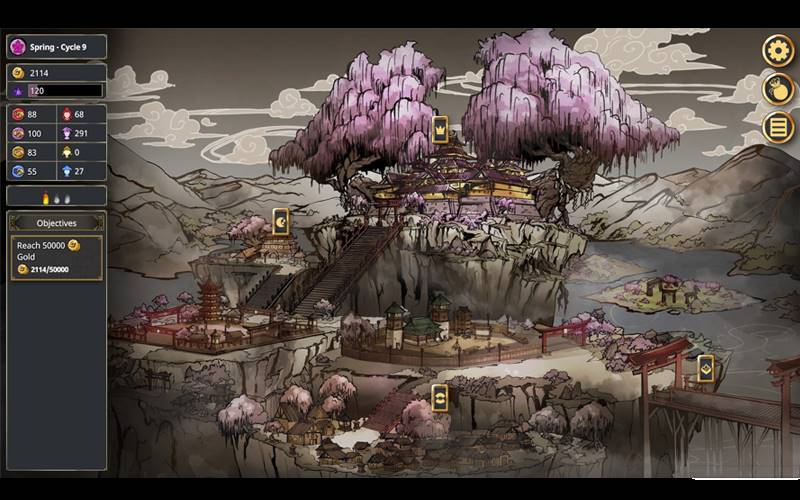This screenshot has width=800, height=500.
Task: Select the crown marker above the palace
Action: click(439, 128)
